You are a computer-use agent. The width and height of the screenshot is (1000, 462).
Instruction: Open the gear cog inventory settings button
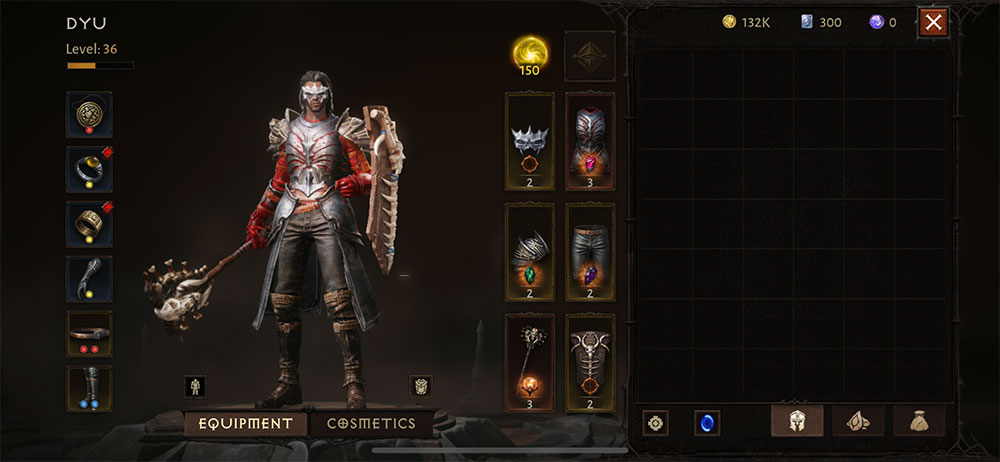click(656, 423)
